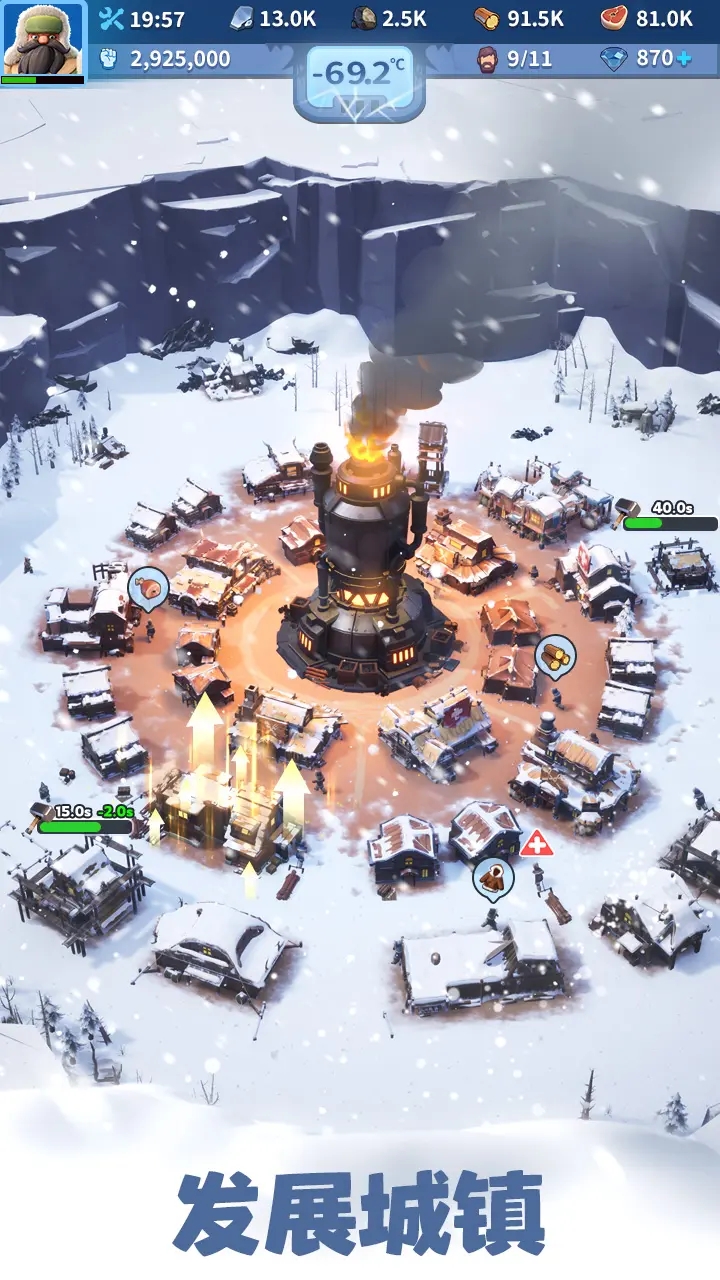Open the -69.2°C temperature gauge
Screen dimensions: 720x1280
359,76
